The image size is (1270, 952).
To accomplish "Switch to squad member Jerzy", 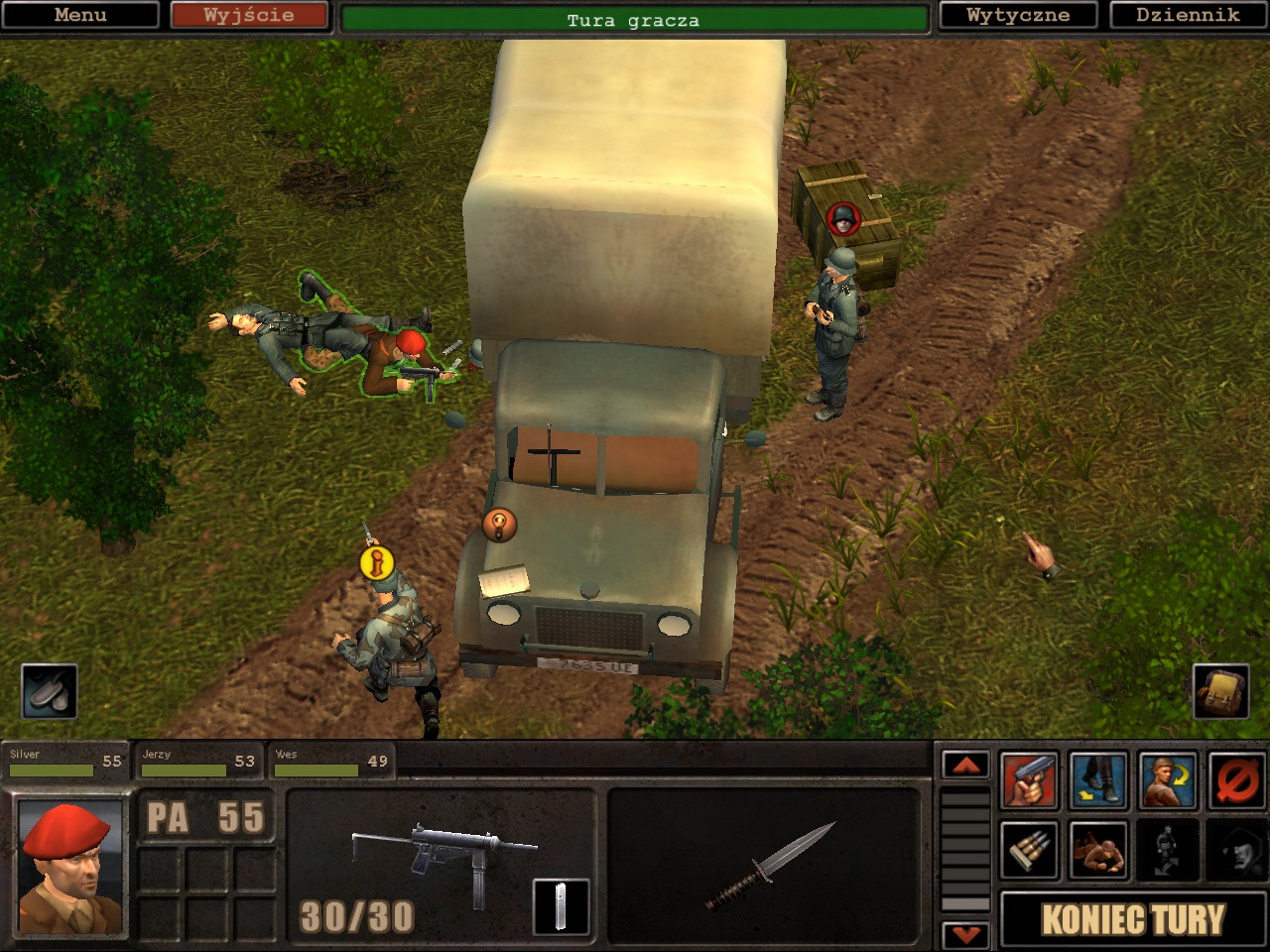I will click(197, 762).
